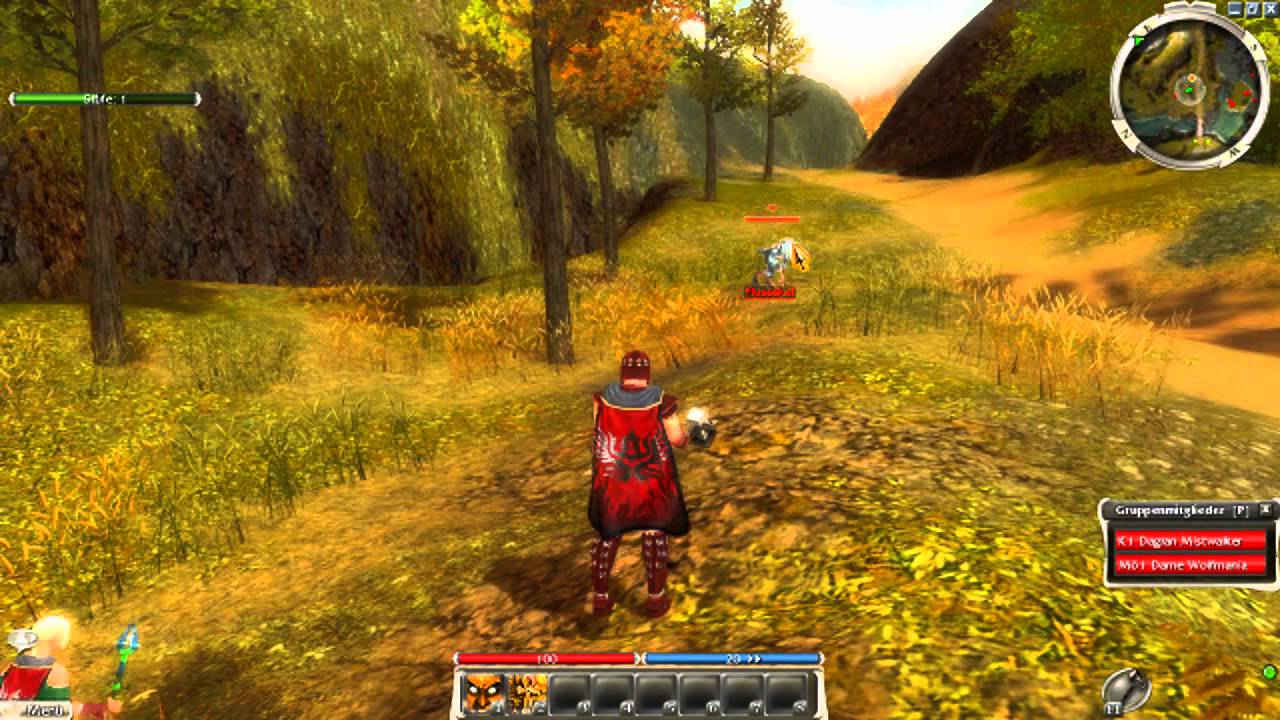
Task: Select party member Dagan Mistwalker
Action: [x=1189, y=541]
